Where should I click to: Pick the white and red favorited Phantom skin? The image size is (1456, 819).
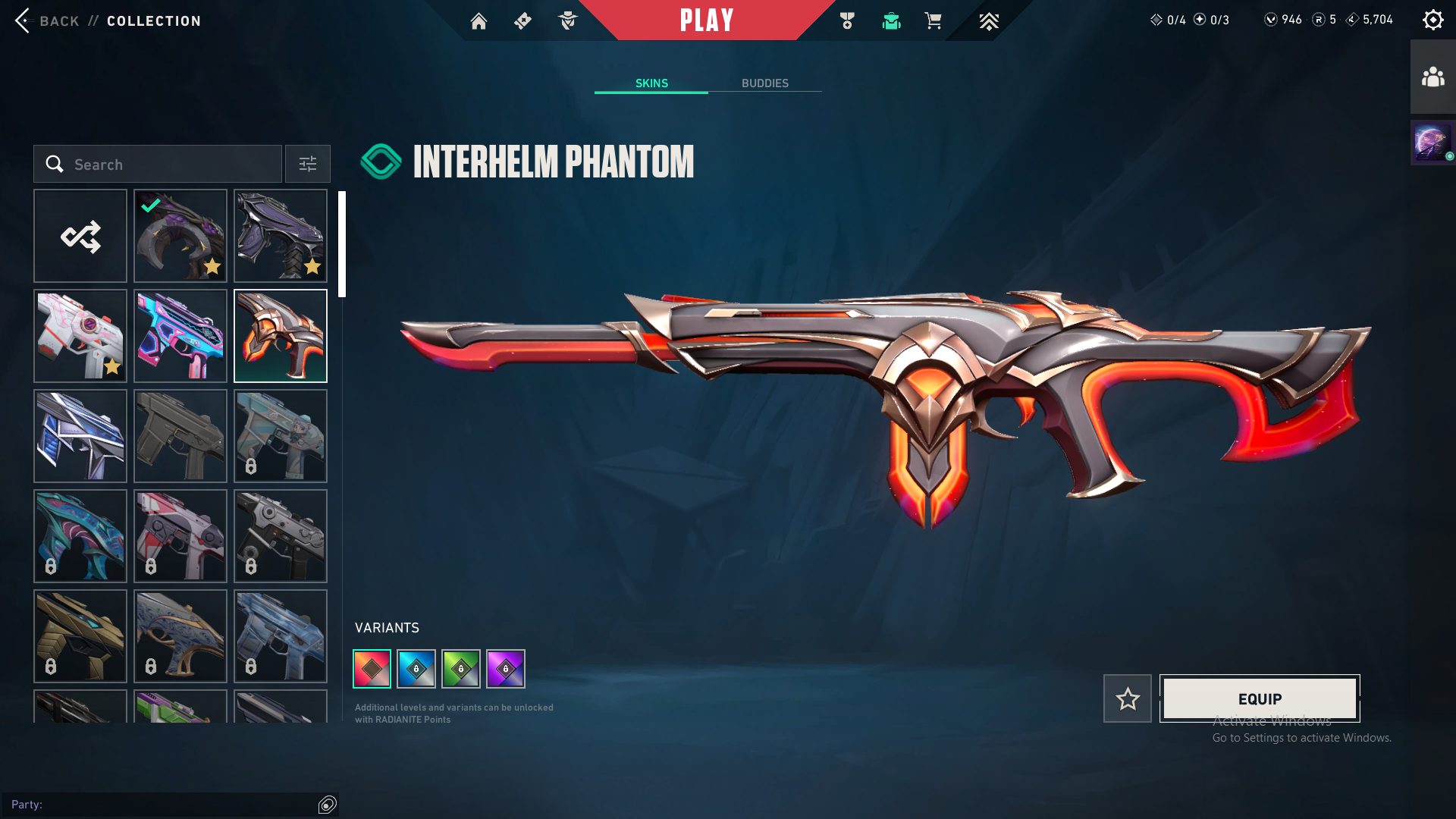pyautogui.click(x=80, y=337)
